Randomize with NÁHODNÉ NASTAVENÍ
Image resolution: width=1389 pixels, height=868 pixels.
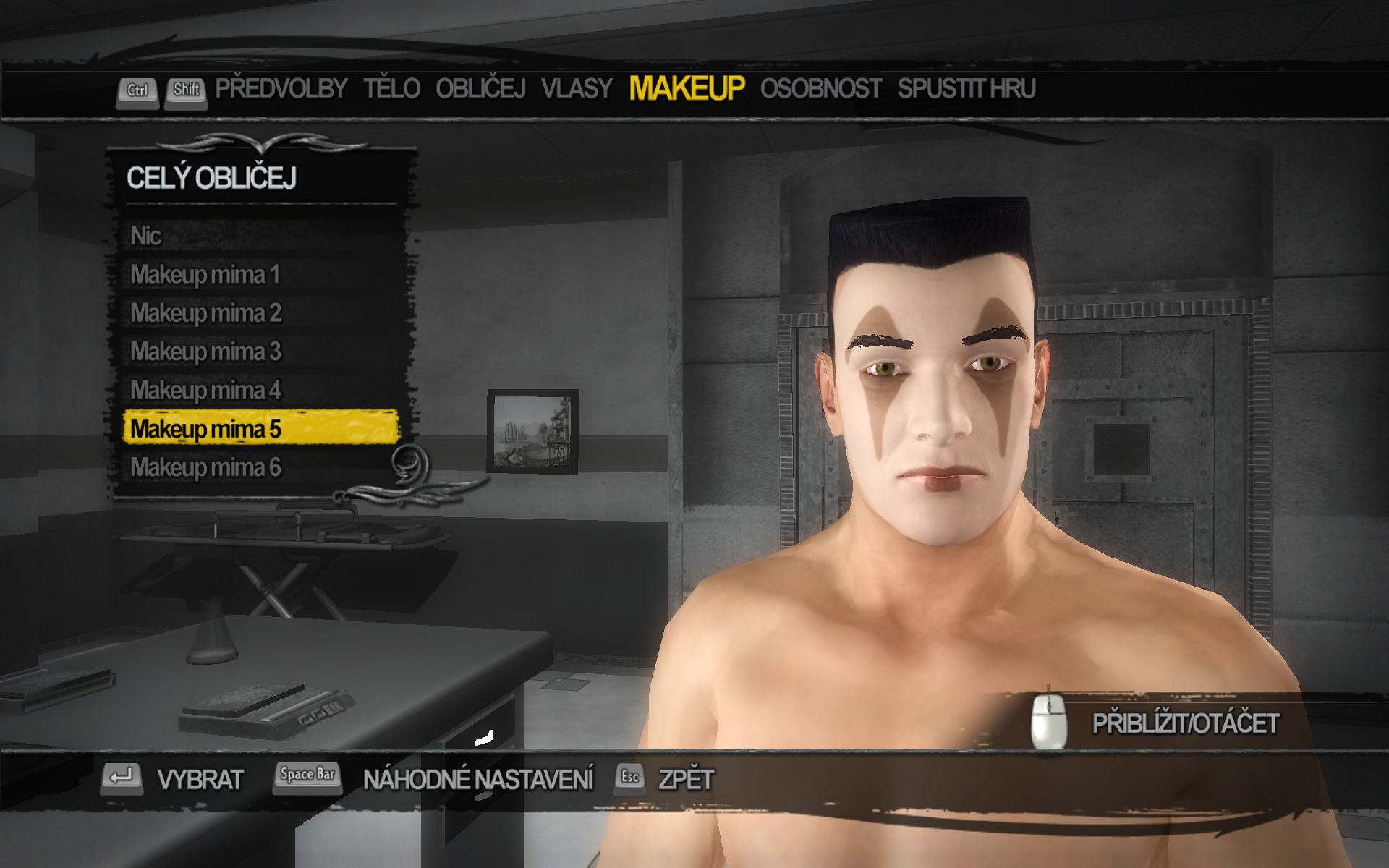pyautogui.click(x=477, y=780)
